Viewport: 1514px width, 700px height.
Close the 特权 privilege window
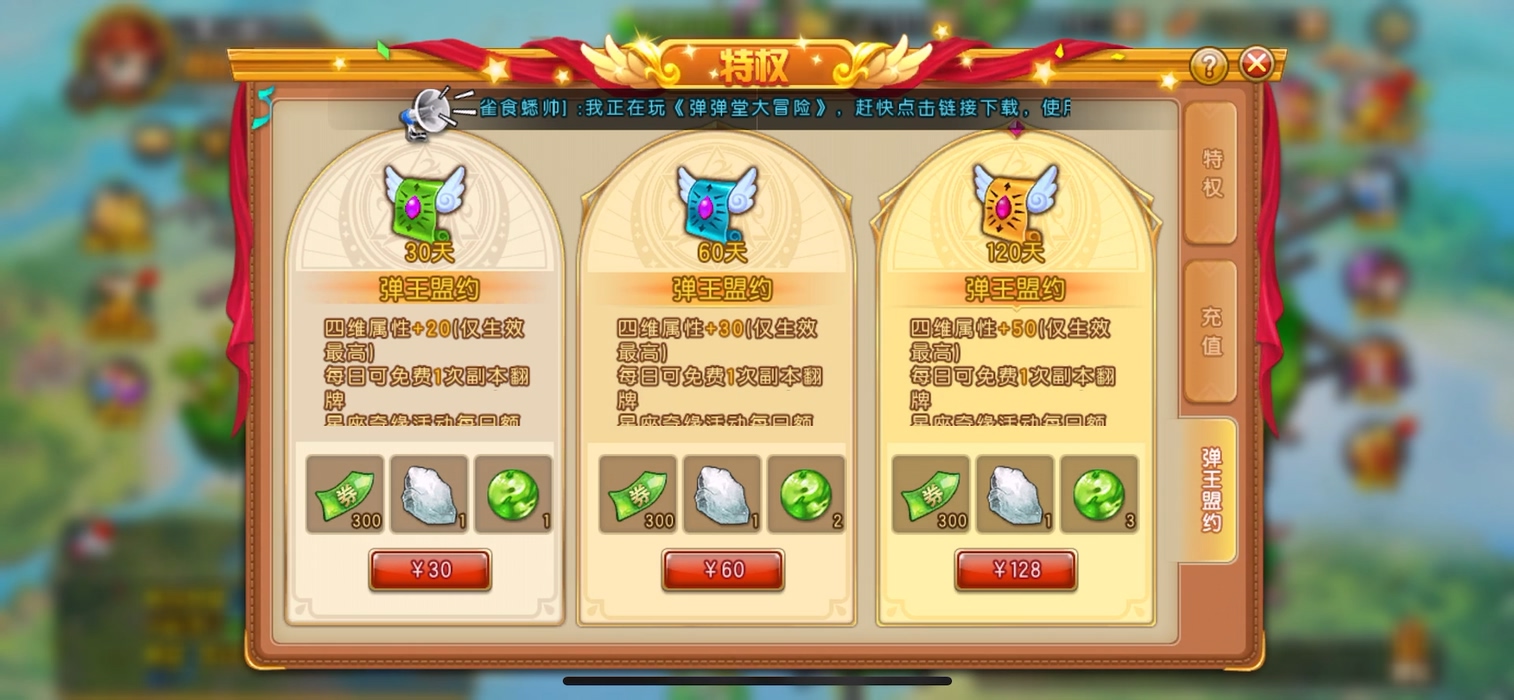(x=1256, y=65)
